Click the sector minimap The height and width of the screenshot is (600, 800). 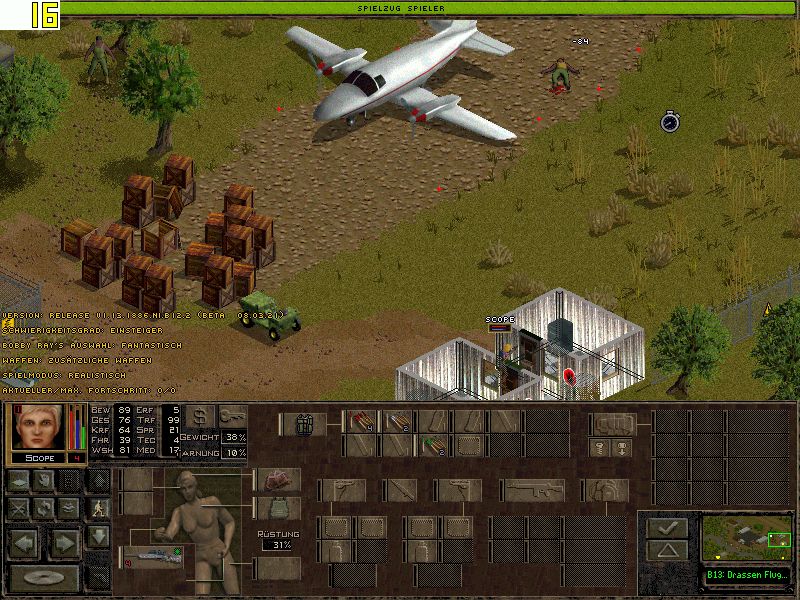point(745,539)
